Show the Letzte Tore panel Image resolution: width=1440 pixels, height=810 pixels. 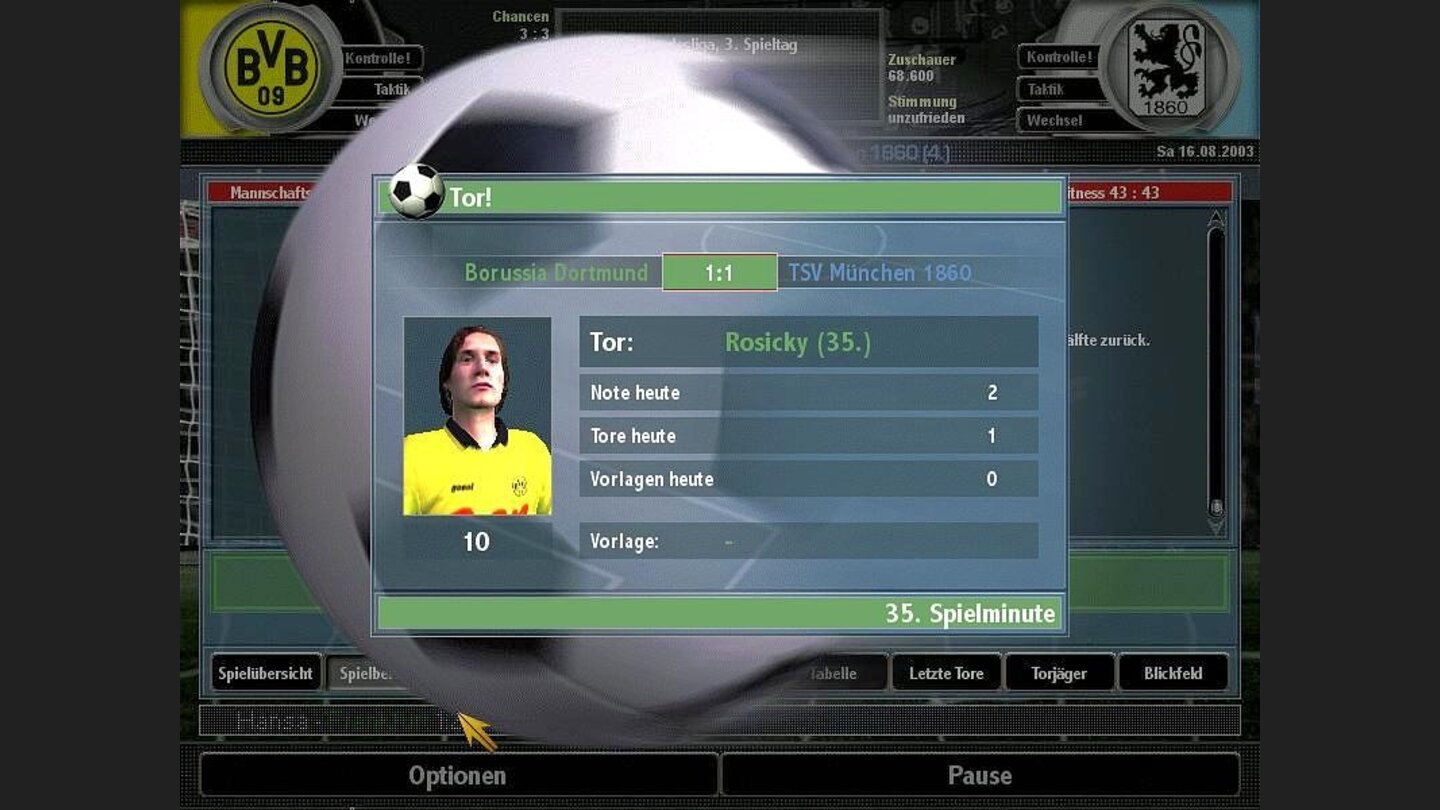946,673
